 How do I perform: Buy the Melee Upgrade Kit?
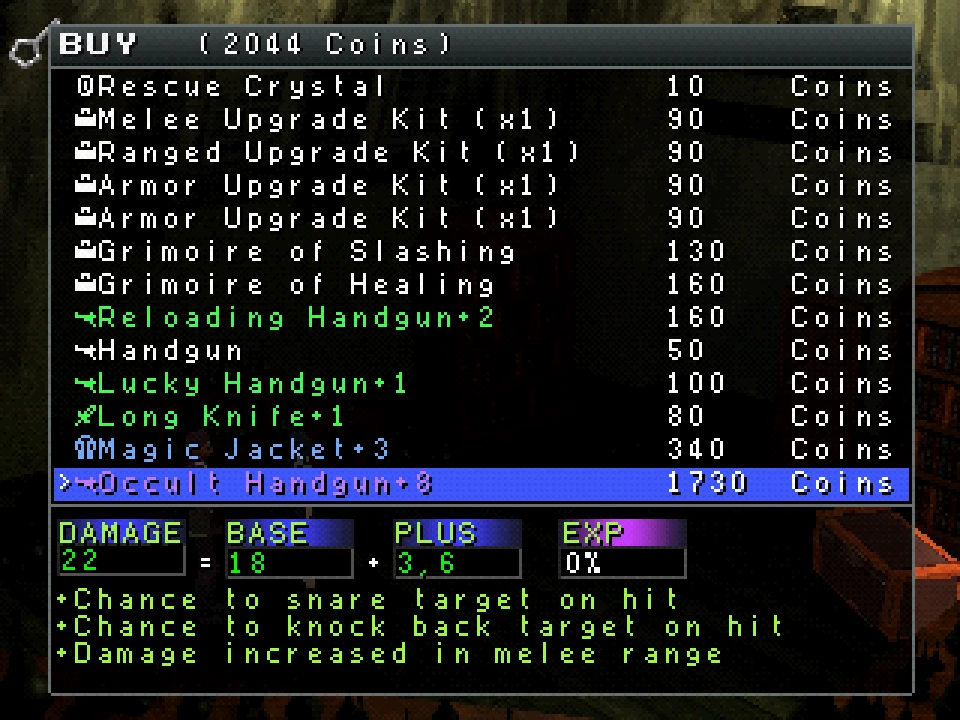tap(318, 120)
